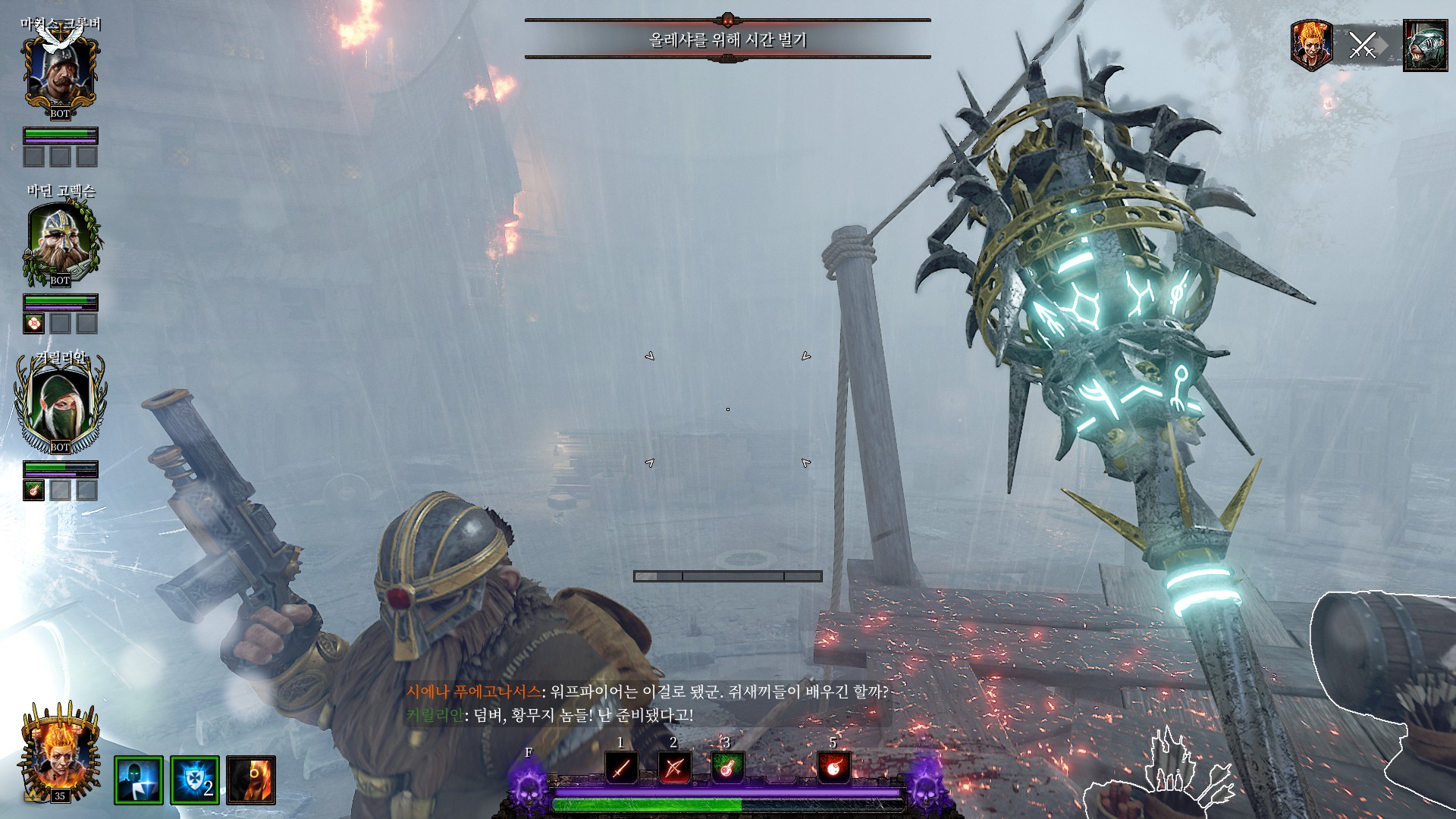
Task: Click Kerillian's potion item slot icon
Action: pyautogui.click(x=34, y=491)
